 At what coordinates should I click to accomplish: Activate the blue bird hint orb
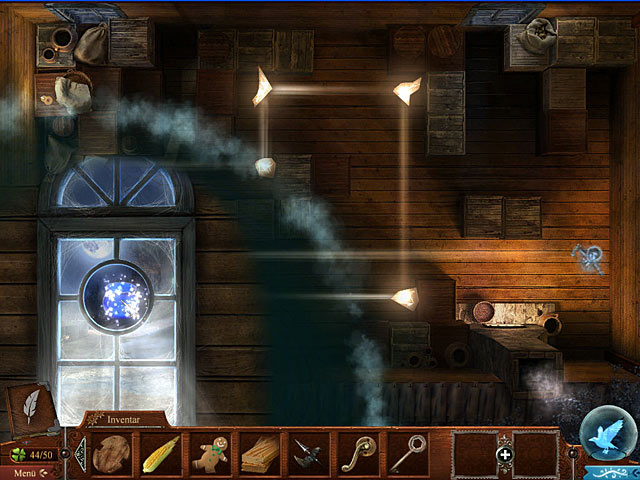coord(606,438)
